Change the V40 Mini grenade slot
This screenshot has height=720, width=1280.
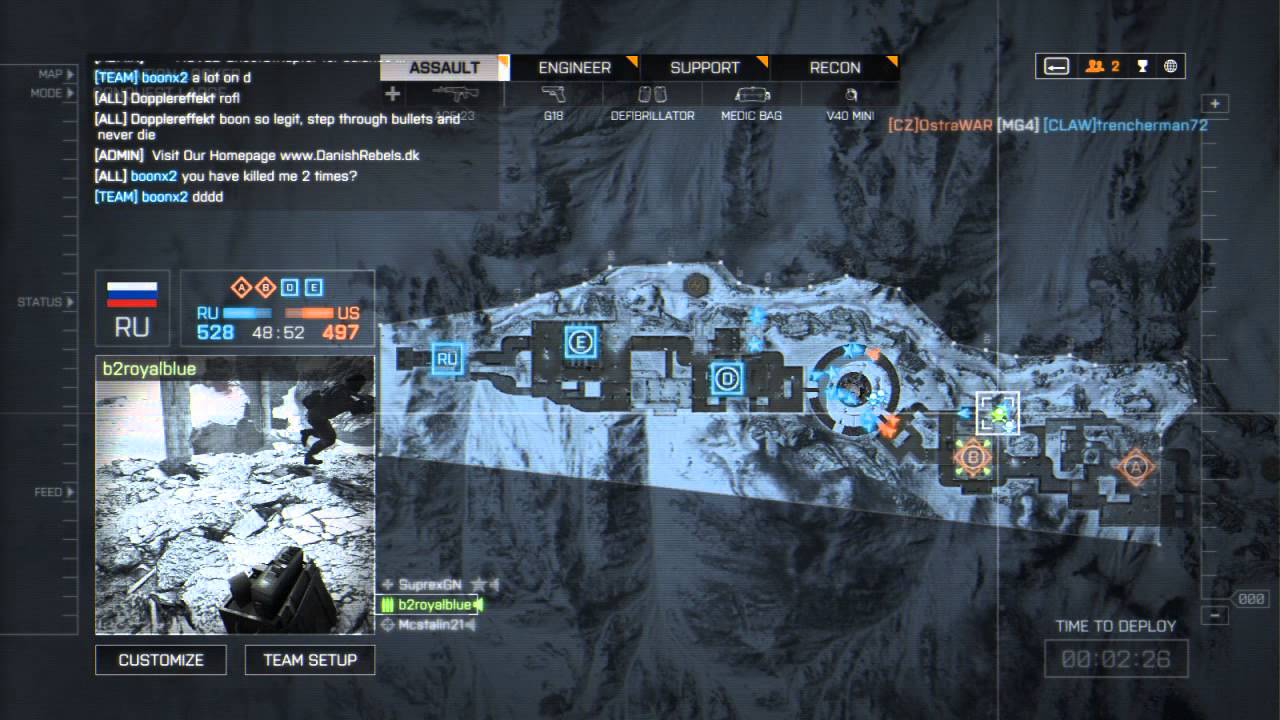pyautogui.click(x=850, y=103)
